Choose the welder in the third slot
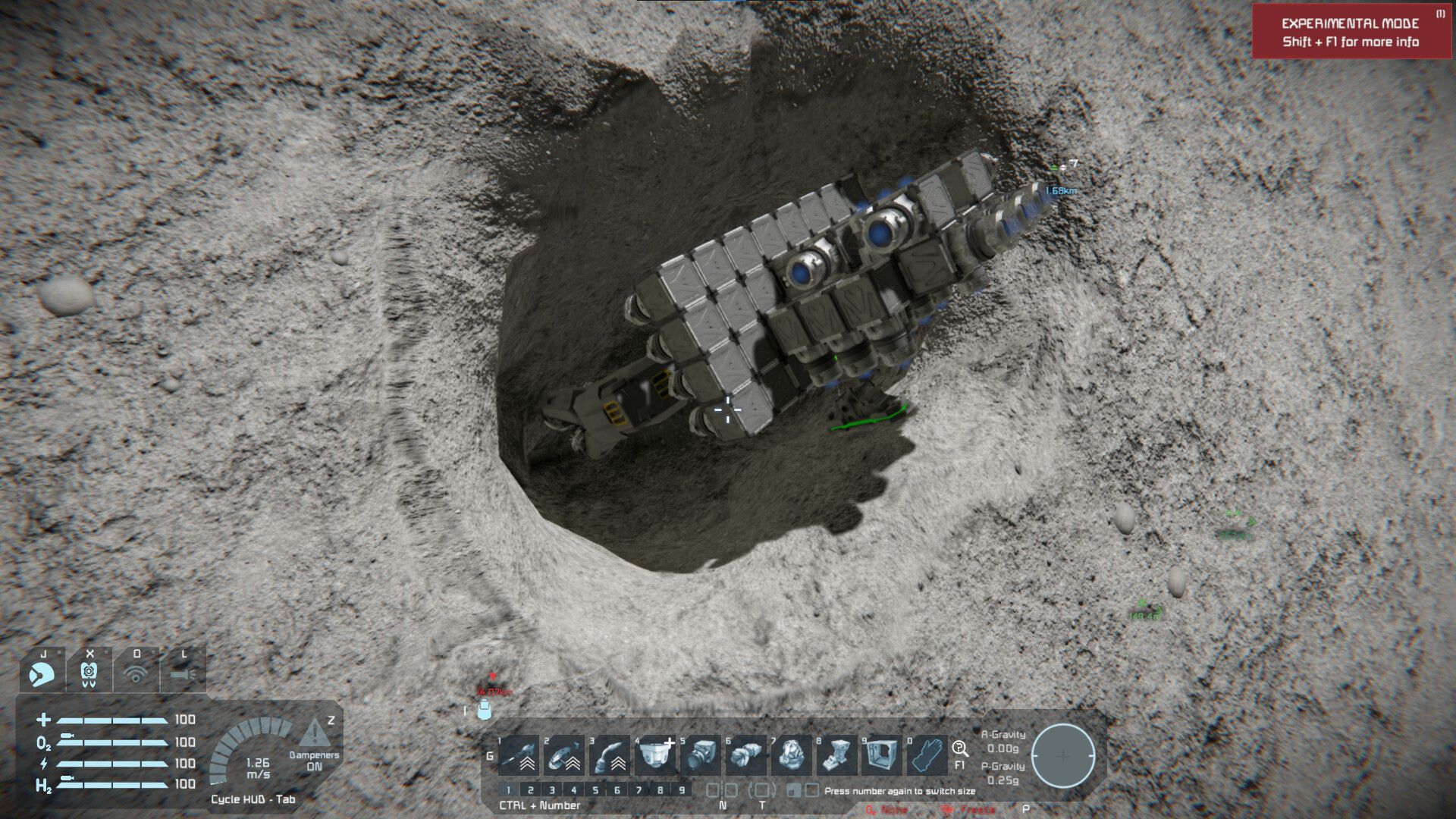 tap(610, 755)
